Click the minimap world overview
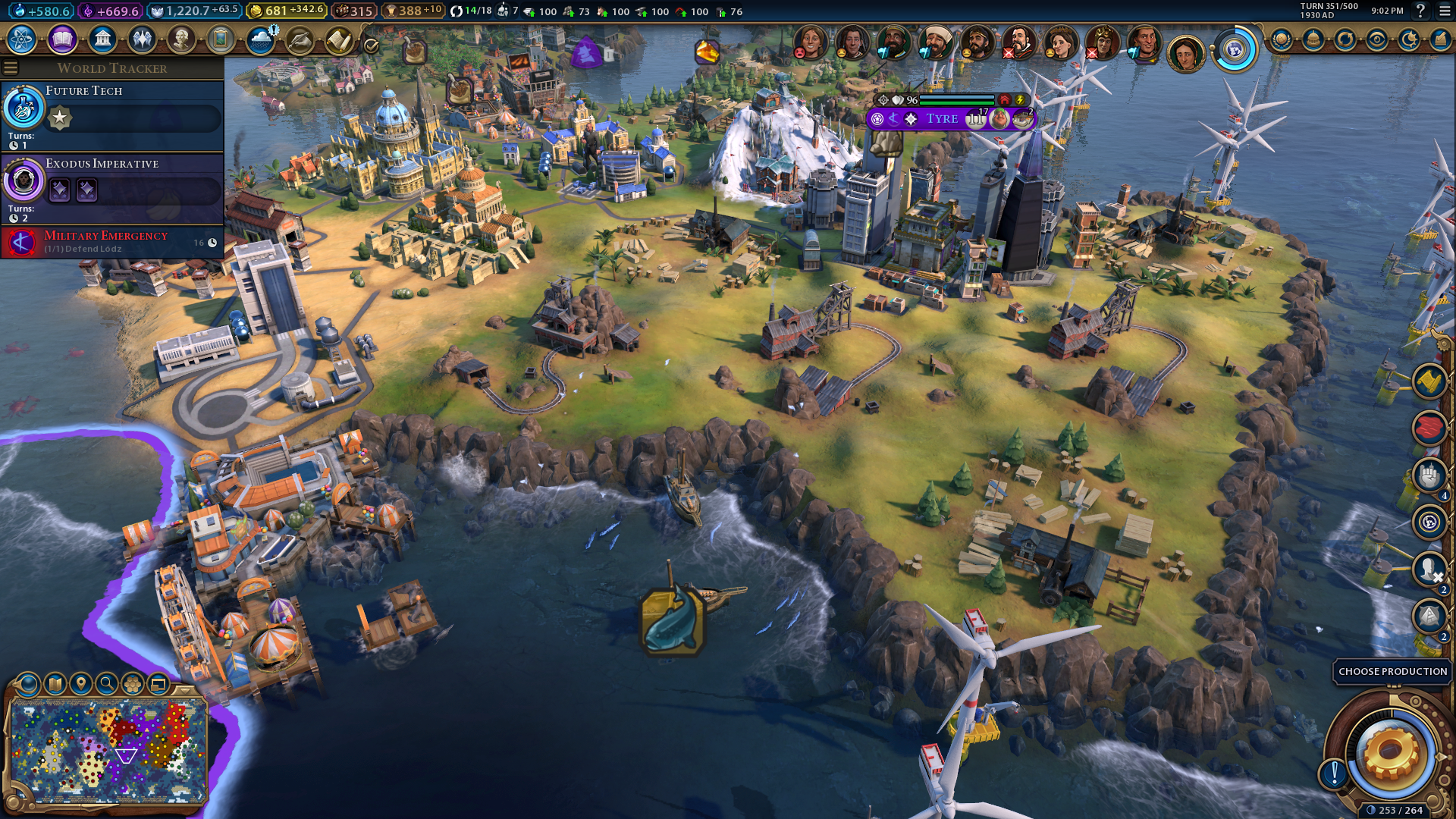Viewport: 1456px width, 819px height. coord(108,751)
